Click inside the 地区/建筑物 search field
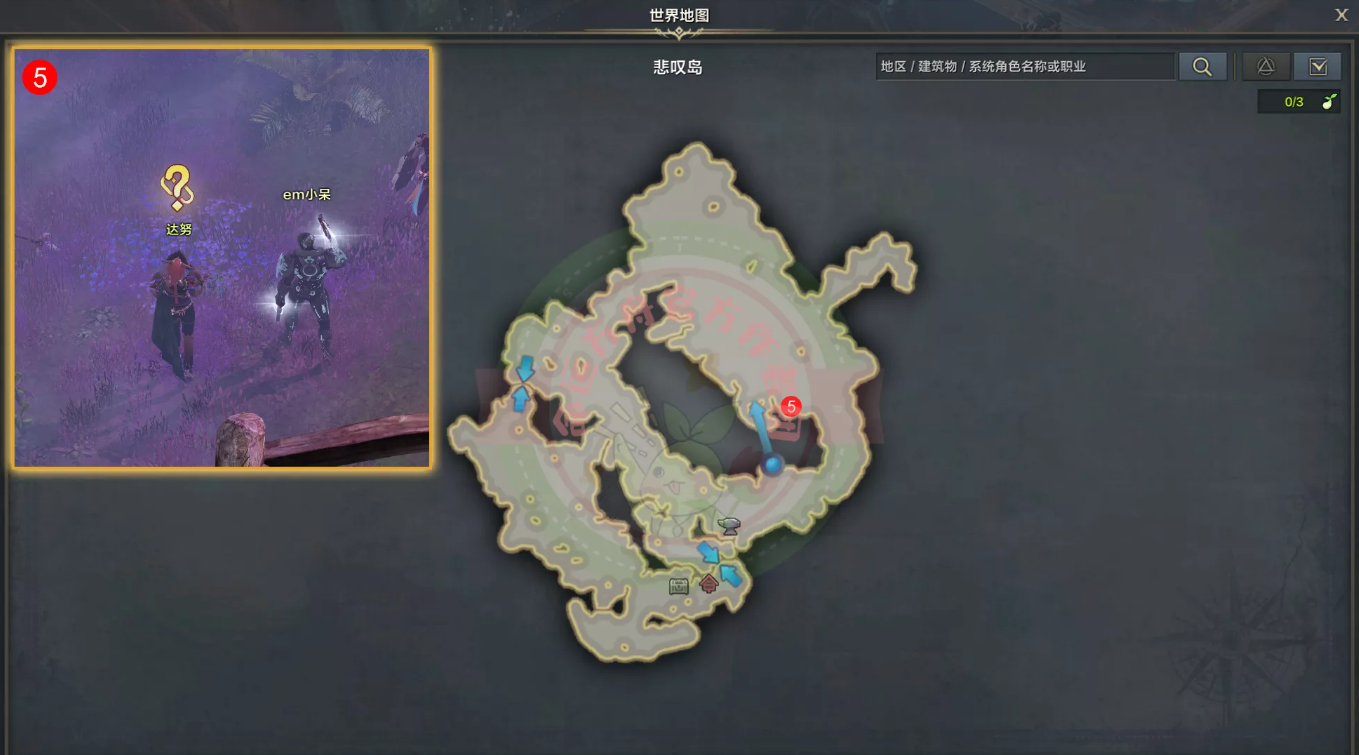Viewport: 1359px width, 755px height. pyautogui.click(x=1025, y=66)
